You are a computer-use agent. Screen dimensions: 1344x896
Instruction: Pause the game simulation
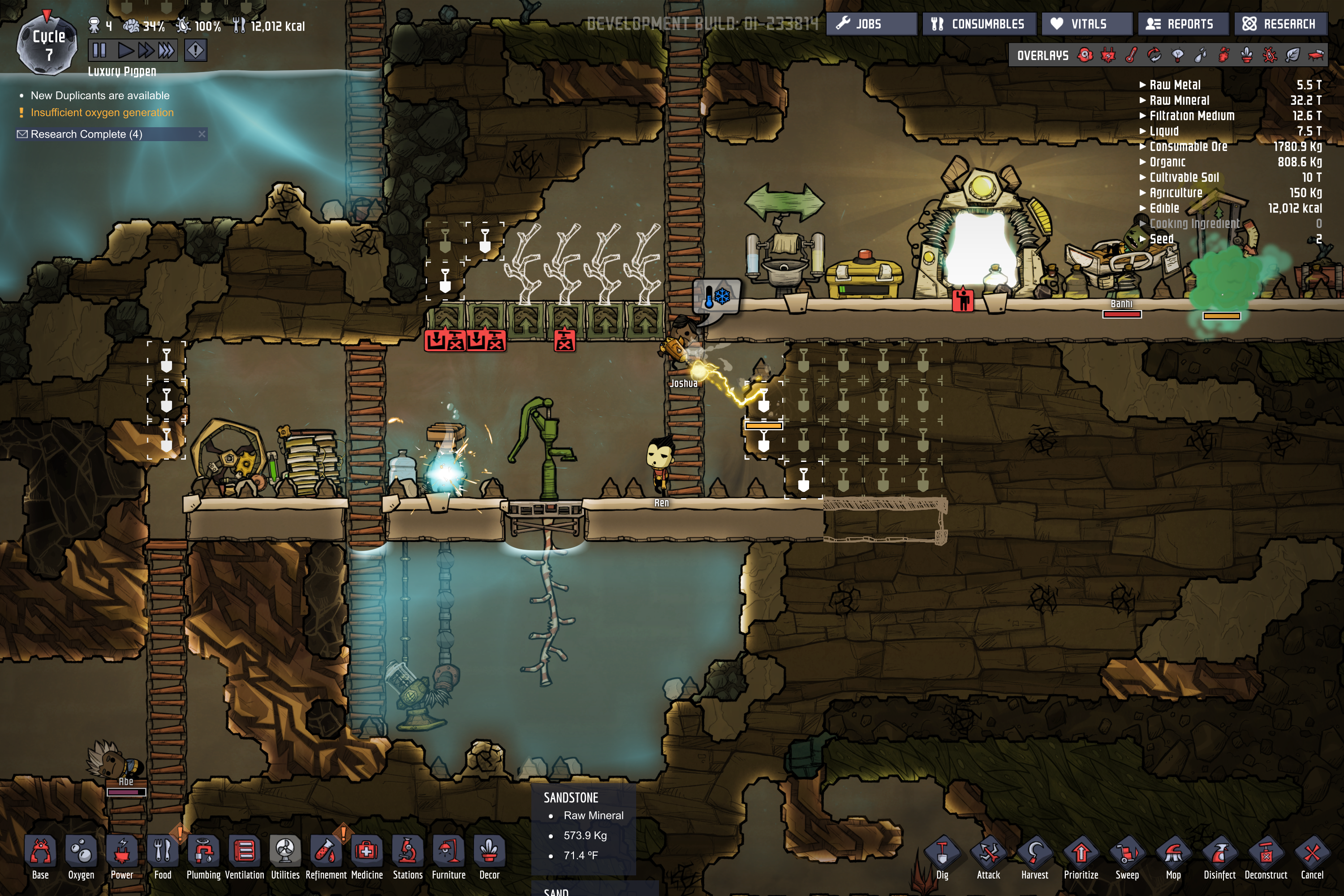pyautogui.click(x=99, y=51)
